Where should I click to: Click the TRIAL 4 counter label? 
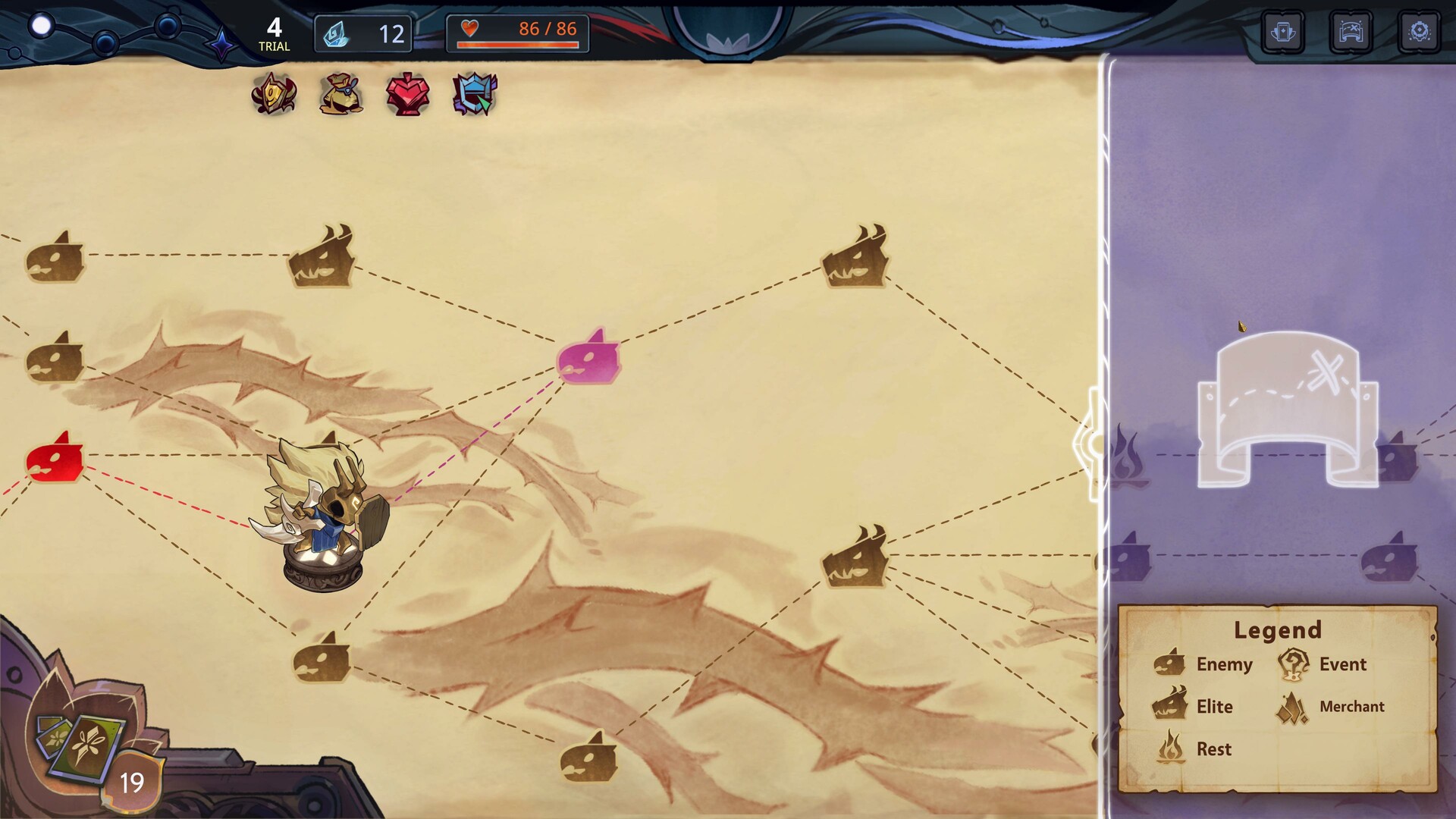pos(275,34)
